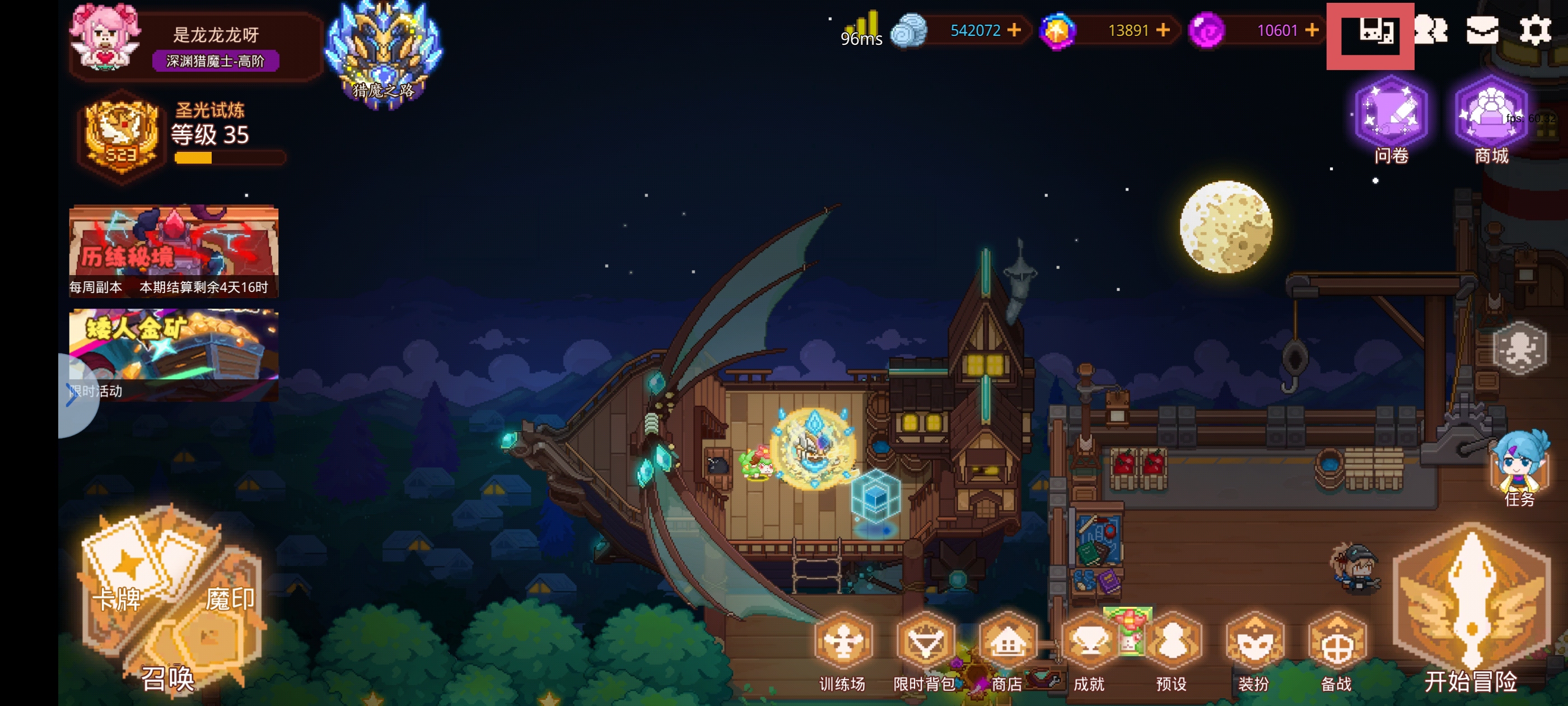
Task: Open the mail envelope inbox
Action: [1482, 30]
